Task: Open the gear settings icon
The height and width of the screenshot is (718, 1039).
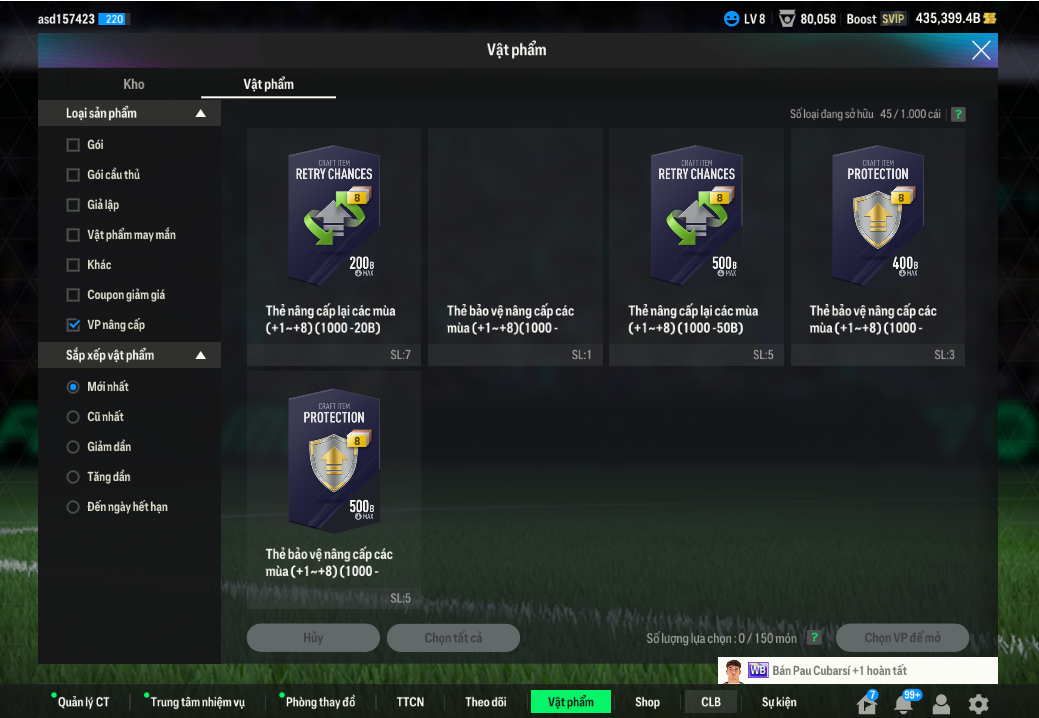Action: pyautogui.click(x=978, y=703)
